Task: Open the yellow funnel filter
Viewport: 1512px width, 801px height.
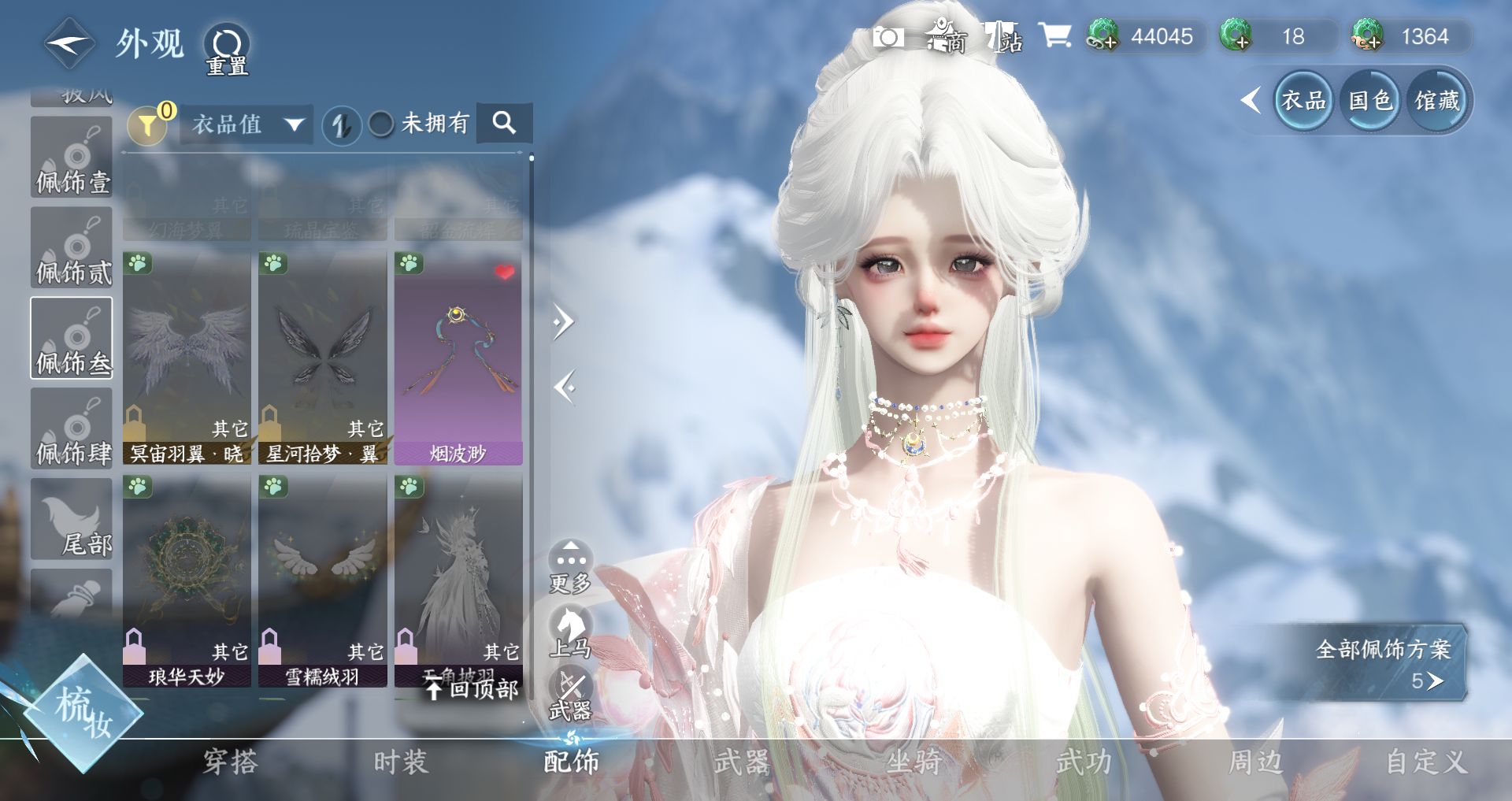Action: (x=148, y=124)
